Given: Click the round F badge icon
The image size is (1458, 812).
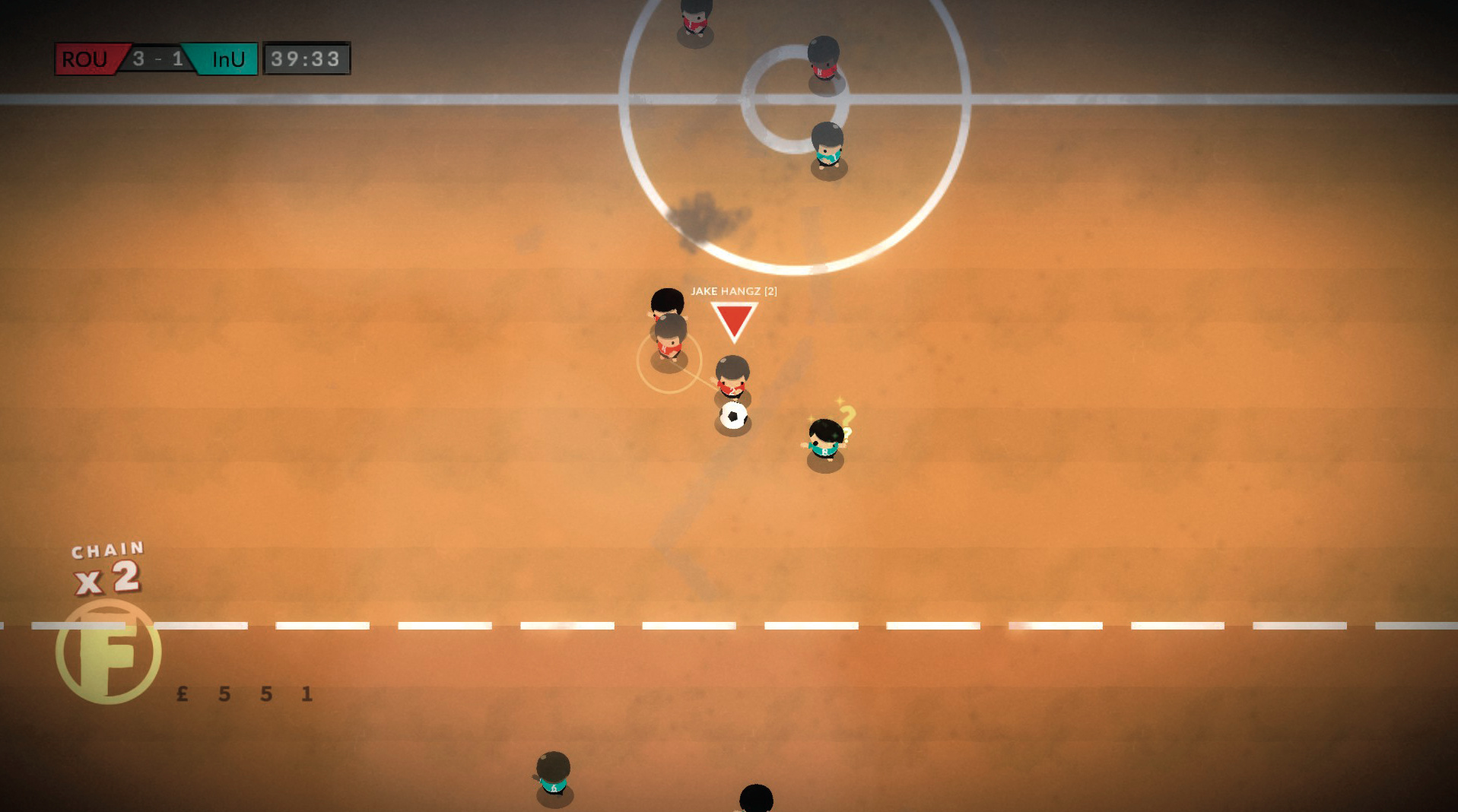Looking at the screenshot, I should coord(109,651).
